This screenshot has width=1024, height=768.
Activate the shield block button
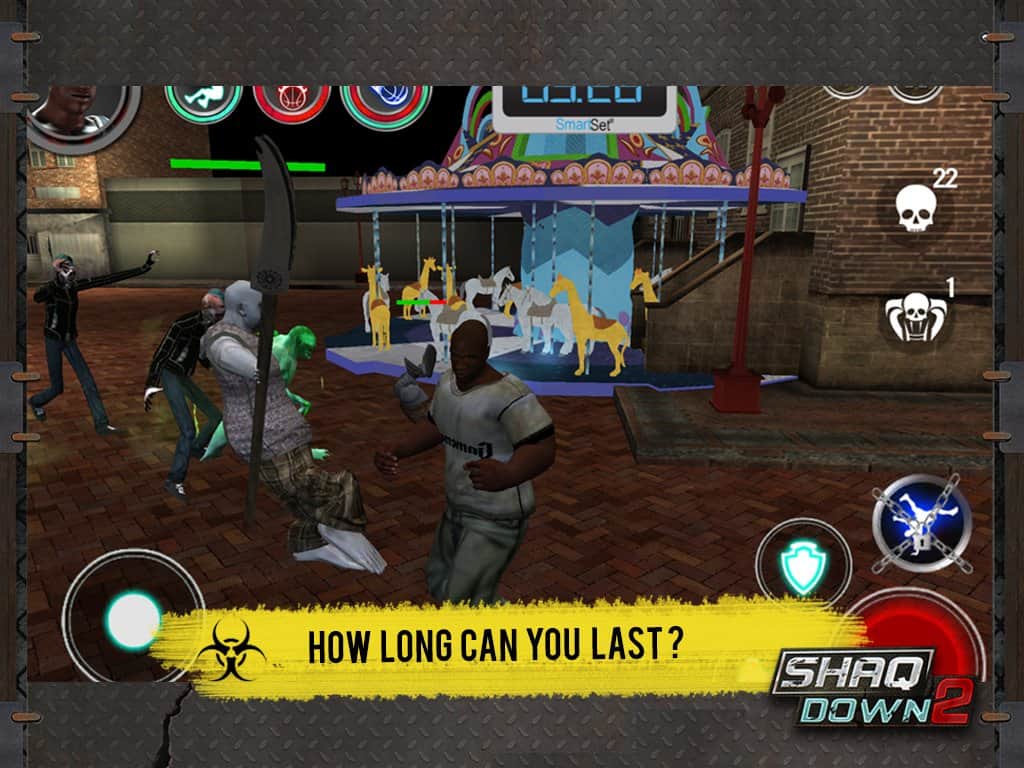[x=802, y=566]
